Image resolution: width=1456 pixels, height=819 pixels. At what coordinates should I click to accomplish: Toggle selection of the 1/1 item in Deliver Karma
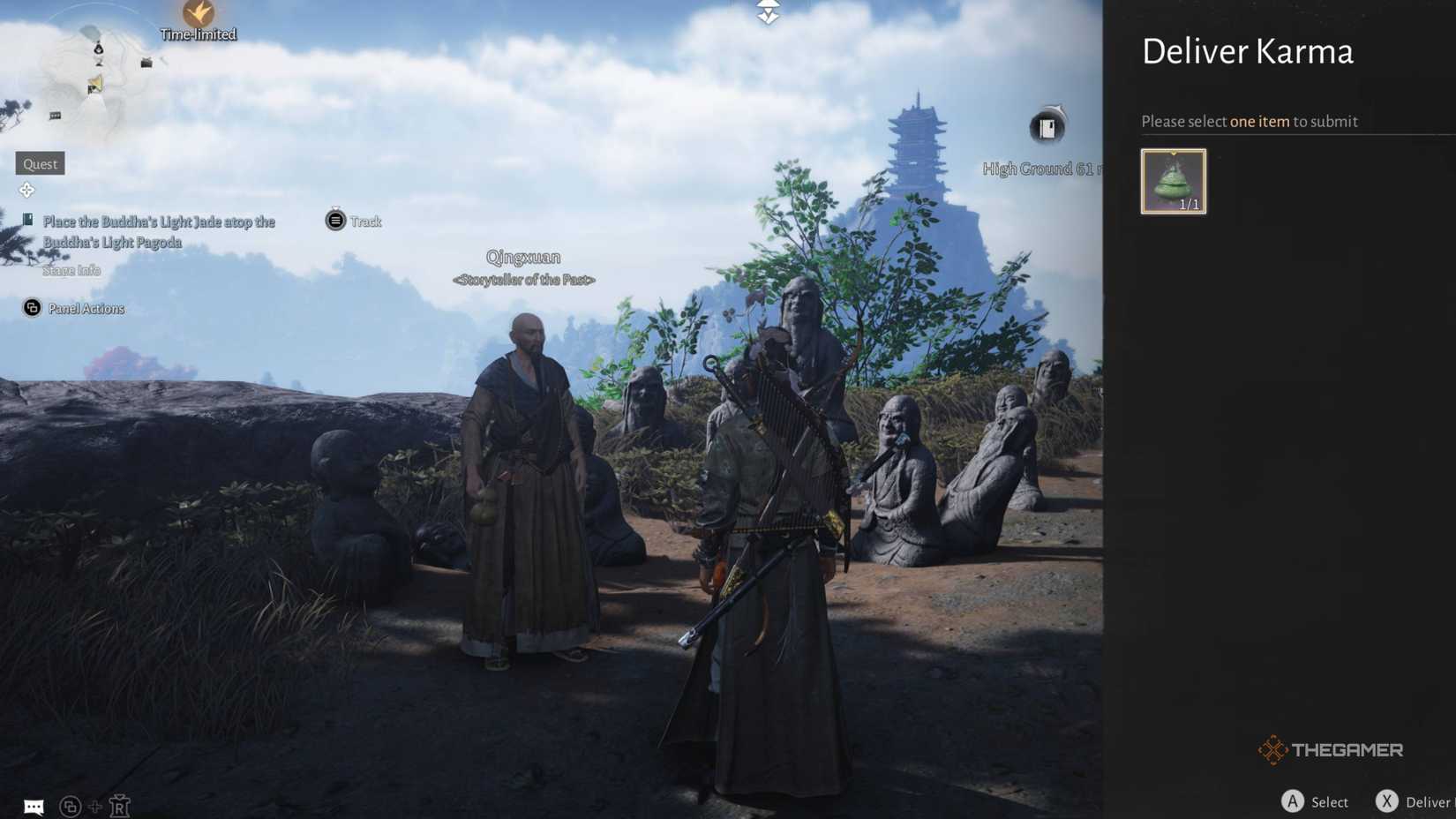[1173, 181]
